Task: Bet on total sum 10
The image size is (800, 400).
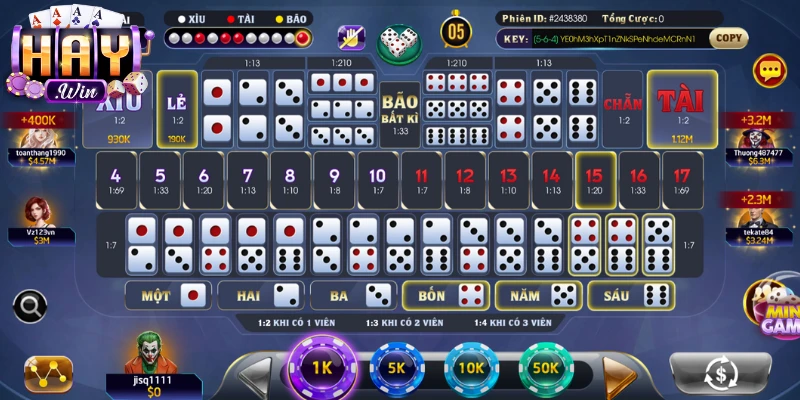Action: 377,181
